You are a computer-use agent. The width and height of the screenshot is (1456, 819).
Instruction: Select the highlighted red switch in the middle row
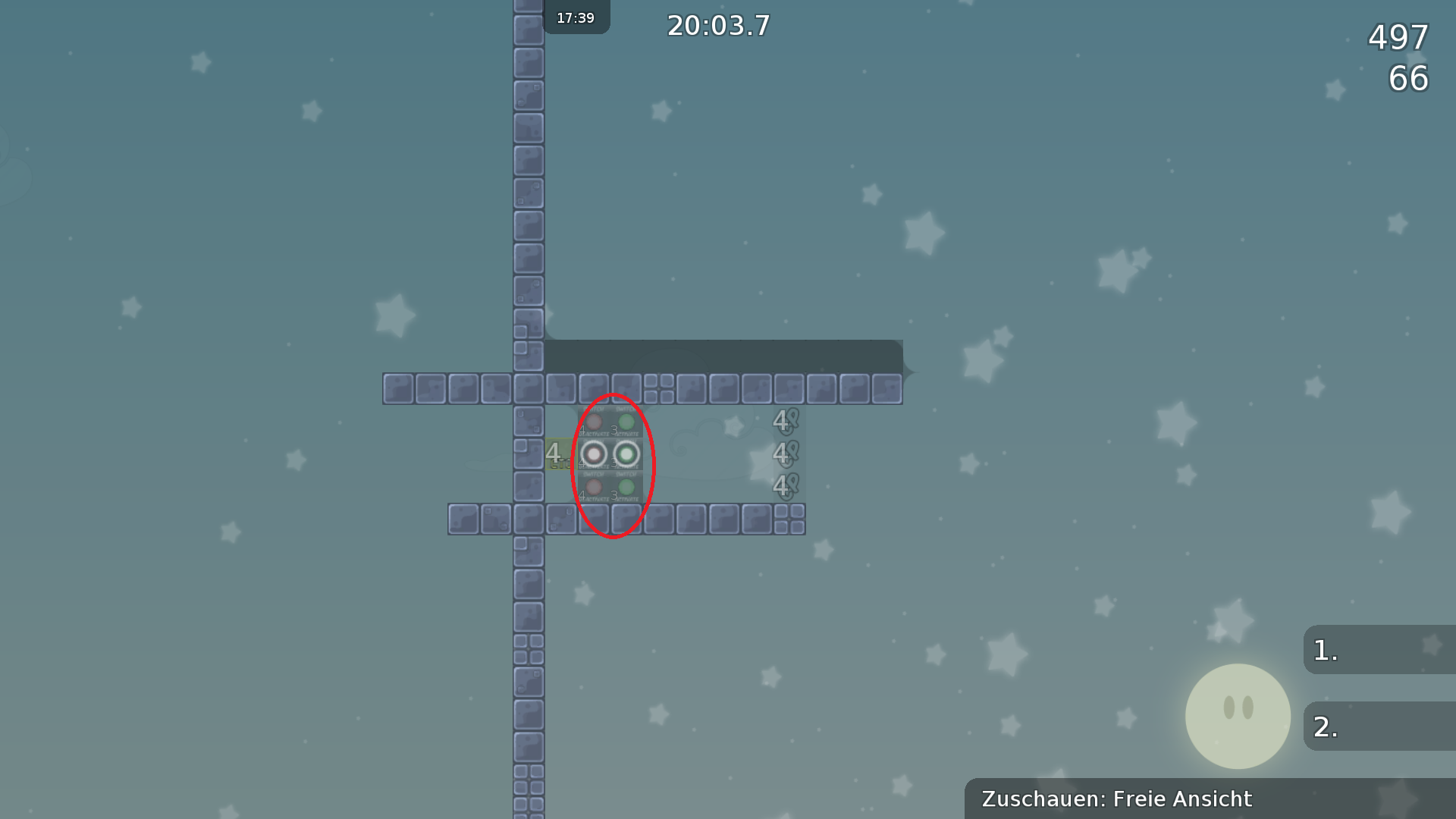point(595,454)
